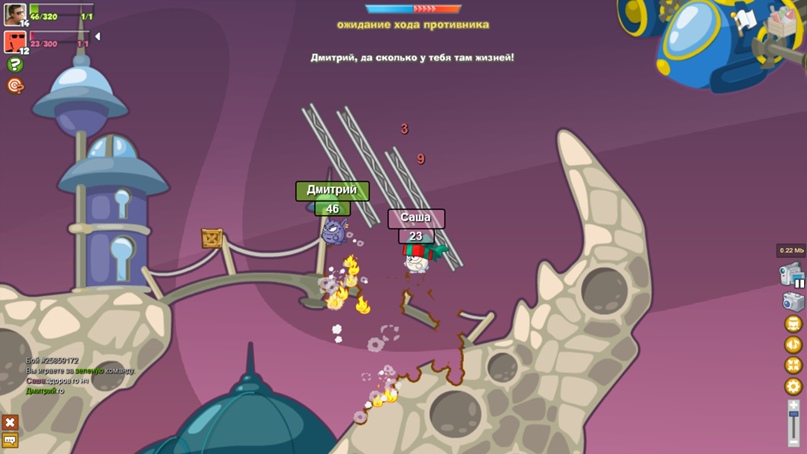
Task: Close the chat with the red X button
Action: 10,423
